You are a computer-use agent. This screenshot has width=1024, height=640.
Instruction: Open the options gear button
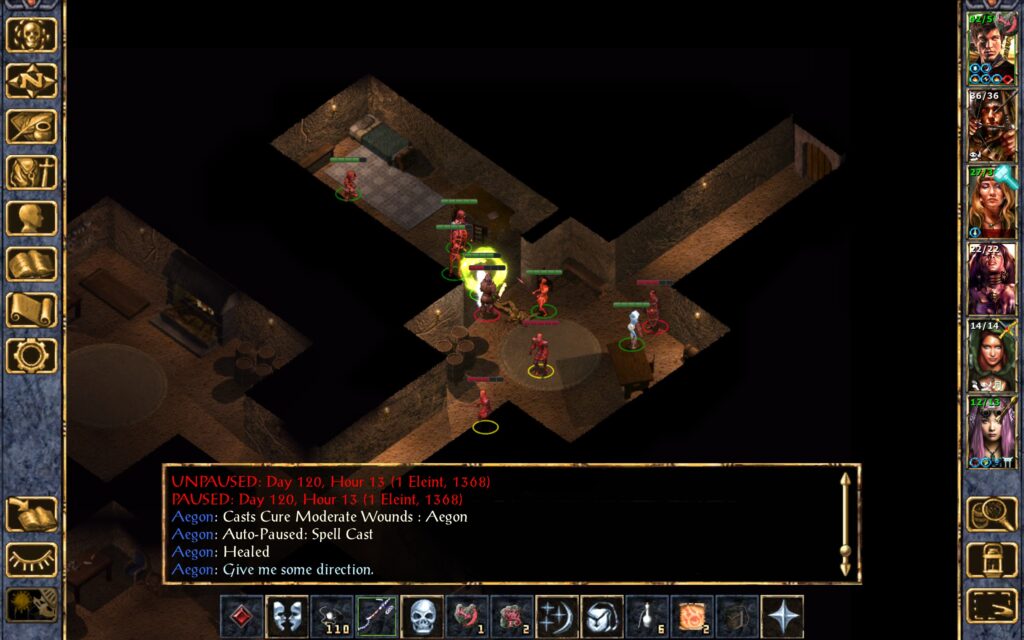click(x=31, y=356)
